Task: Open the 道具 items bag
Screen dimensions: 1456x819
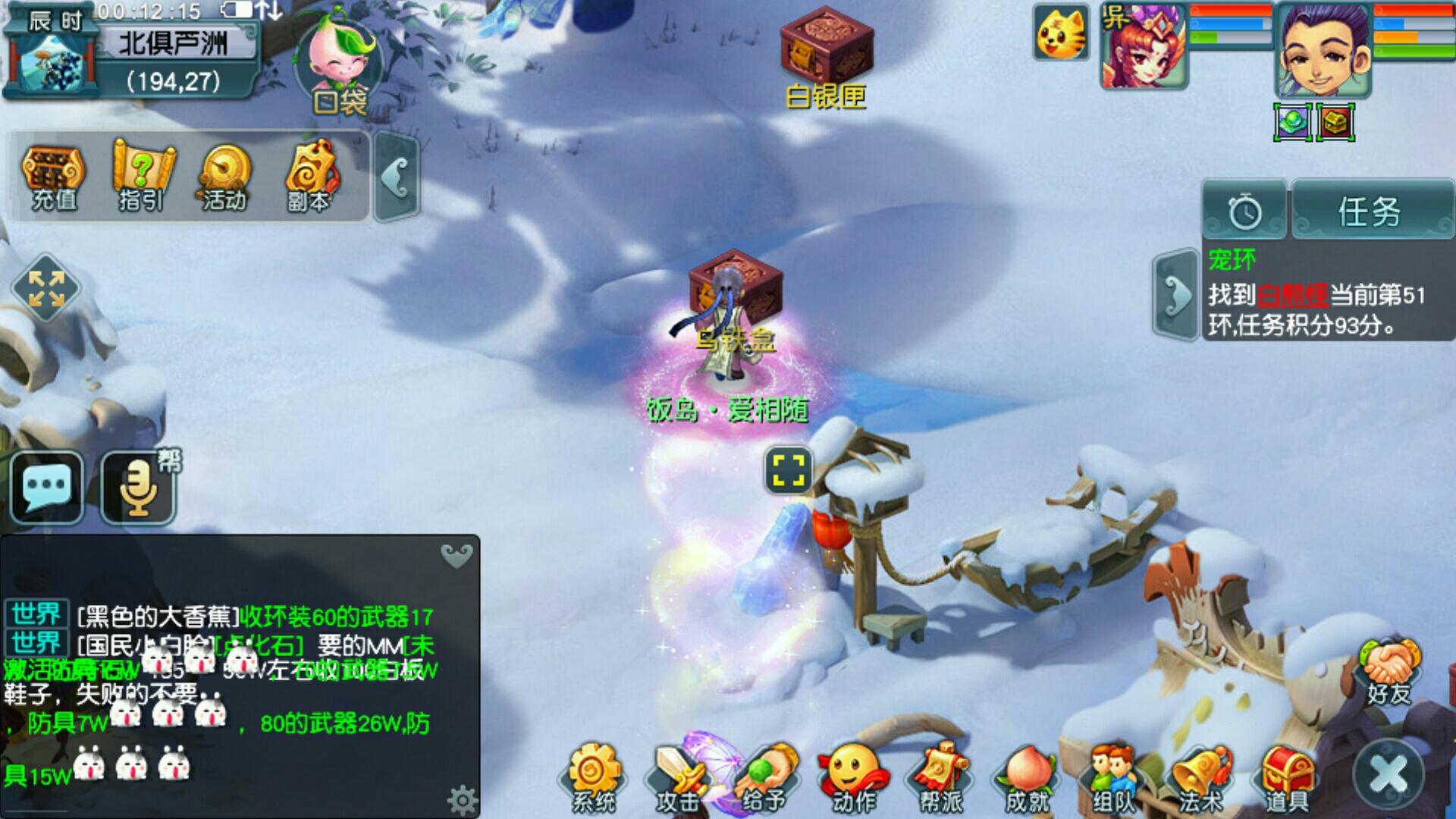Action: pyautogui.click(x=1286, y=777)
